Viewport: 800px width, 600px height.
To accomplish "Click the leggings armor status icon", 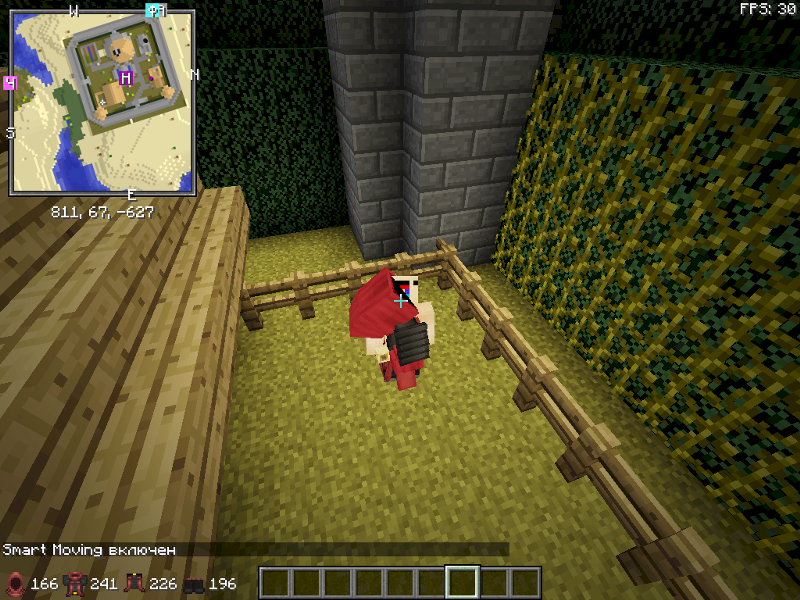I will (x=133, y=583).
